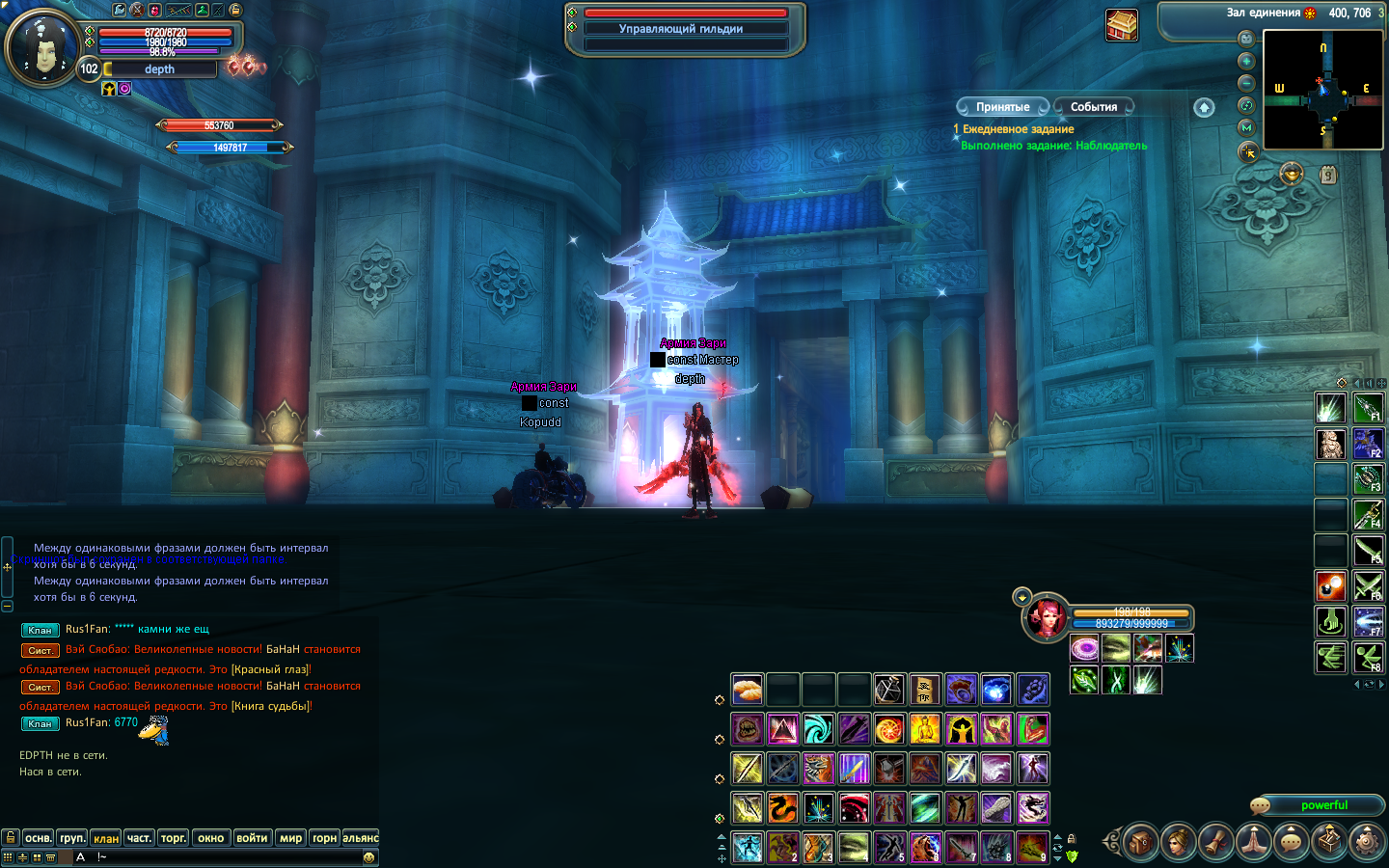Open the 'События' events tab

point(1093,107)
